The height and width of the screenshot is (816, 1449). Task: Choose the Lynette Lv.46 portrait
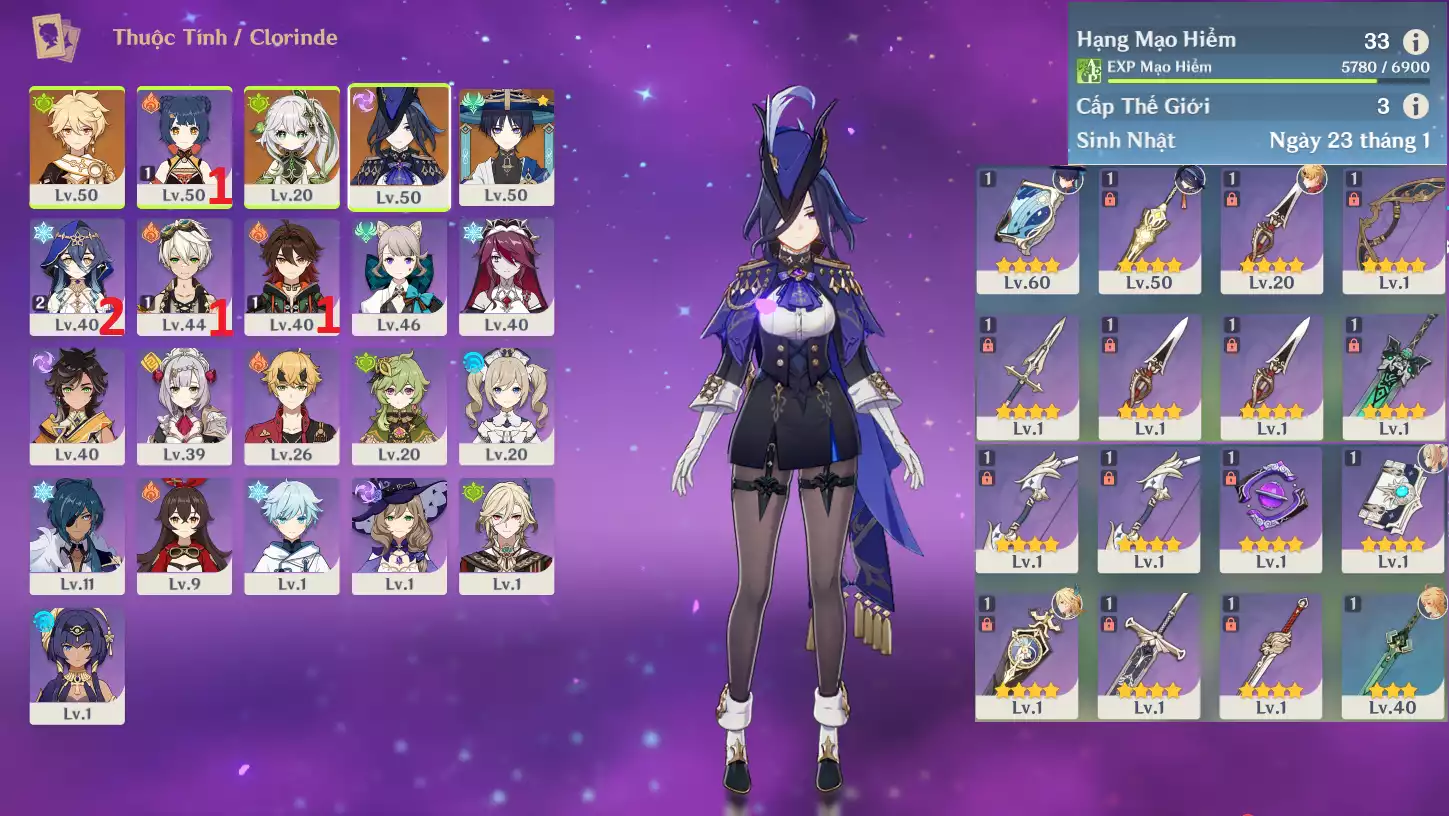[399, 276]
